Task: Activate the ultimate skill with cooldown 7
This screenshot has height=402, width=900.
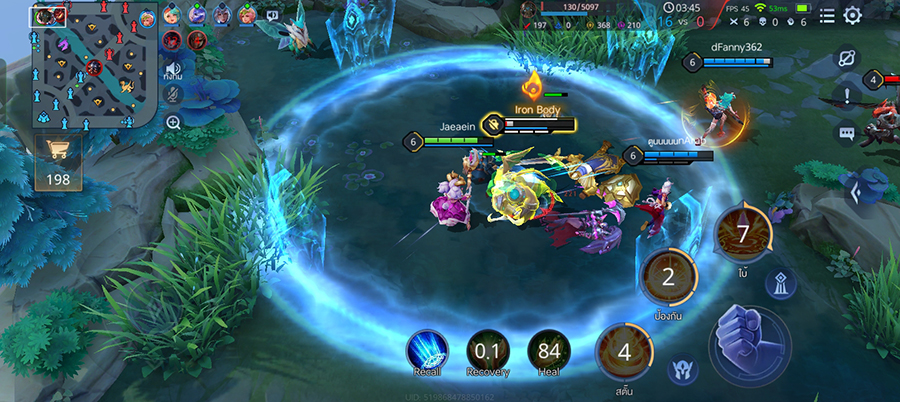Action: 742,233
